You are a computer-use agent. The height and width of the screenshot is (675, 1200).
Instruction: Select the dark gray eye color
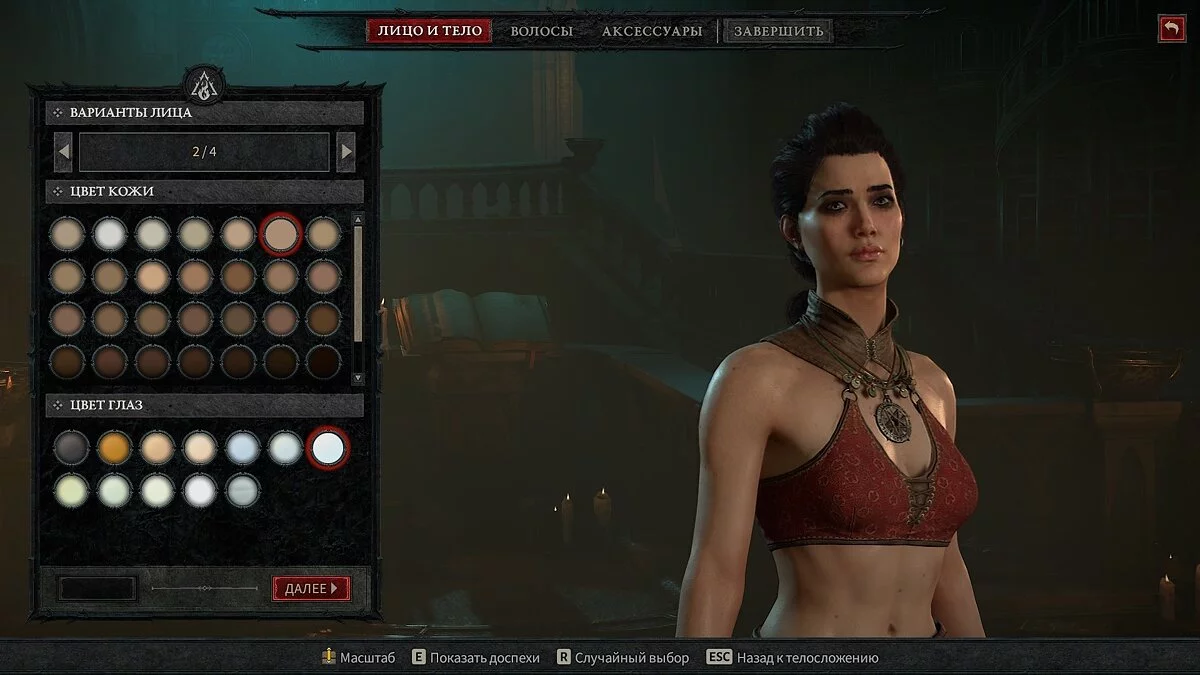click(71, 447)
